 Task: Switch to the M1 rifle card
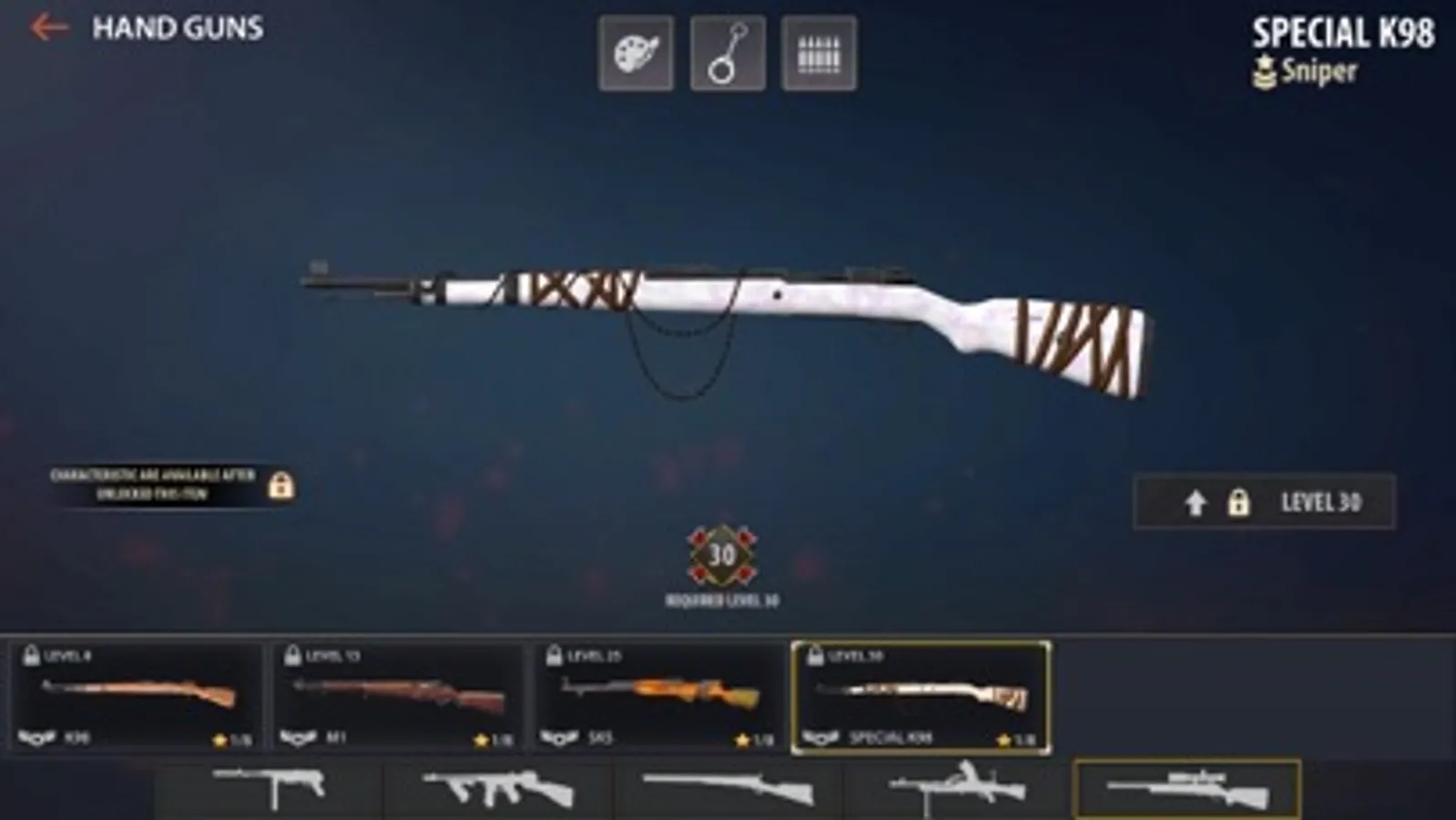(x=401, y=697)
